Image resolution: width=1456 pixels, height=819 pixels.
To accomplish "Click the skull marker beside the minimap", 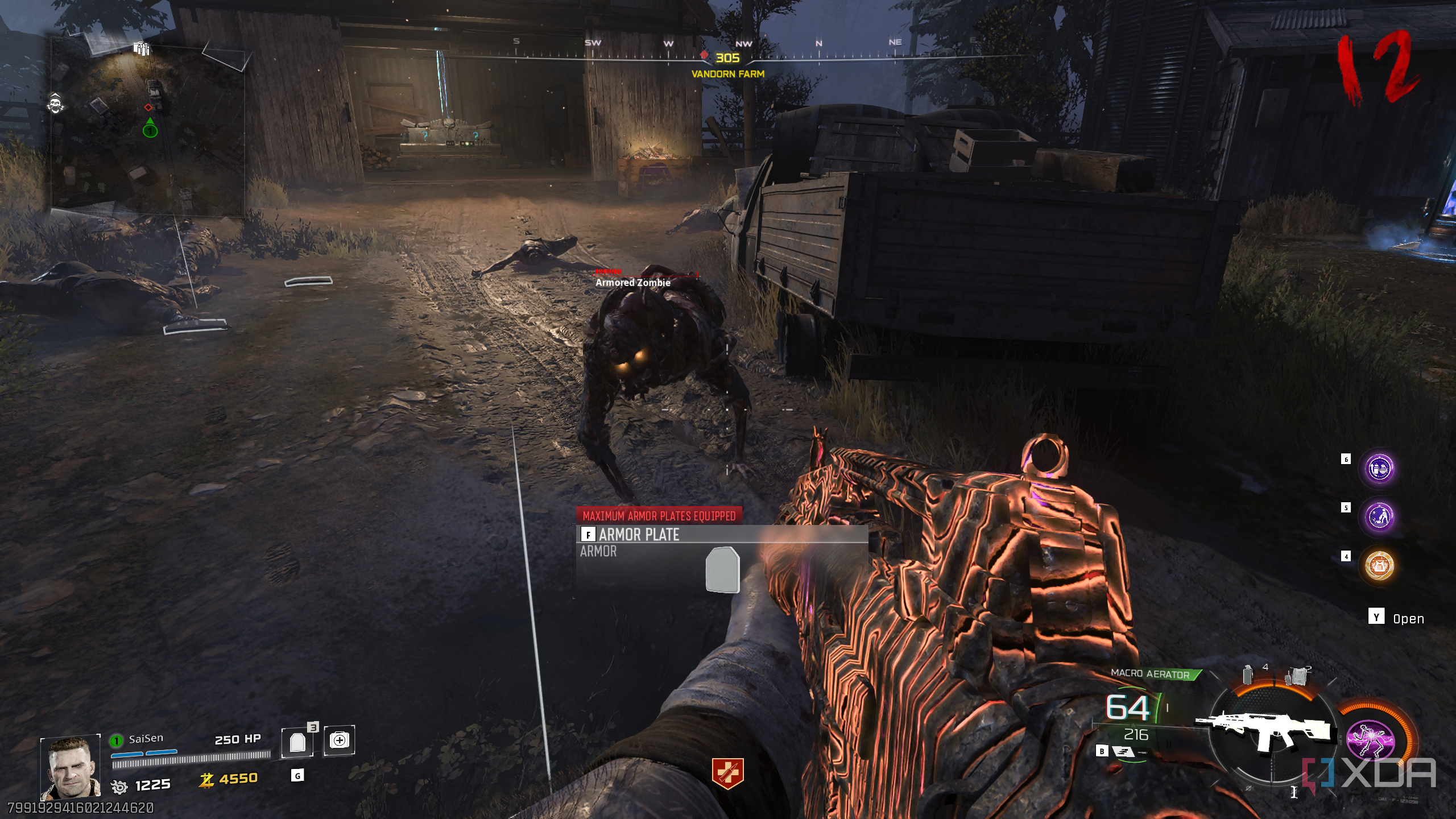I will [x=56, y=104].
